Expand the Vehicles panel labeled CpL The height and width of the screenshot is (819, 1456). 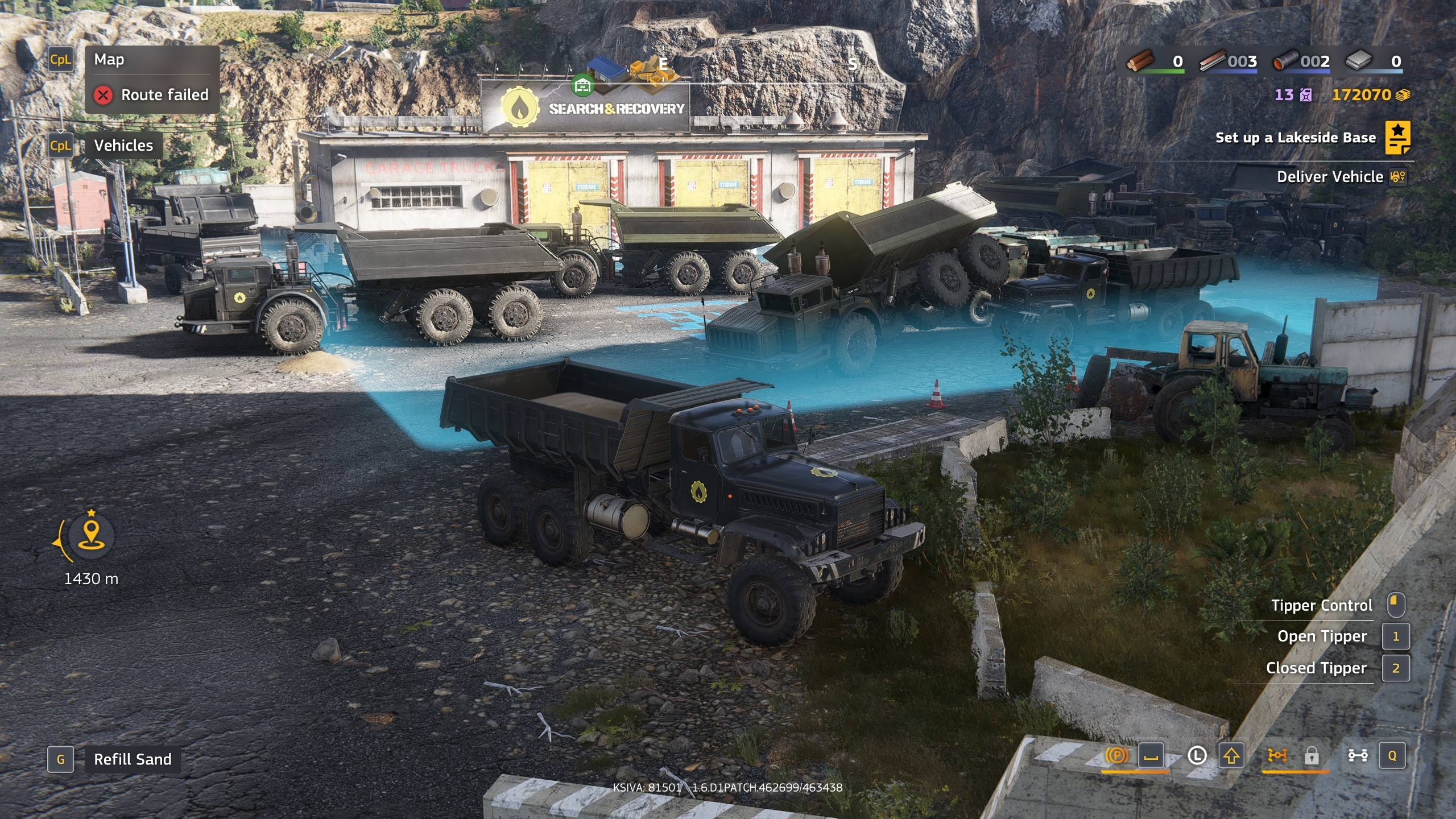pos(61,146)
